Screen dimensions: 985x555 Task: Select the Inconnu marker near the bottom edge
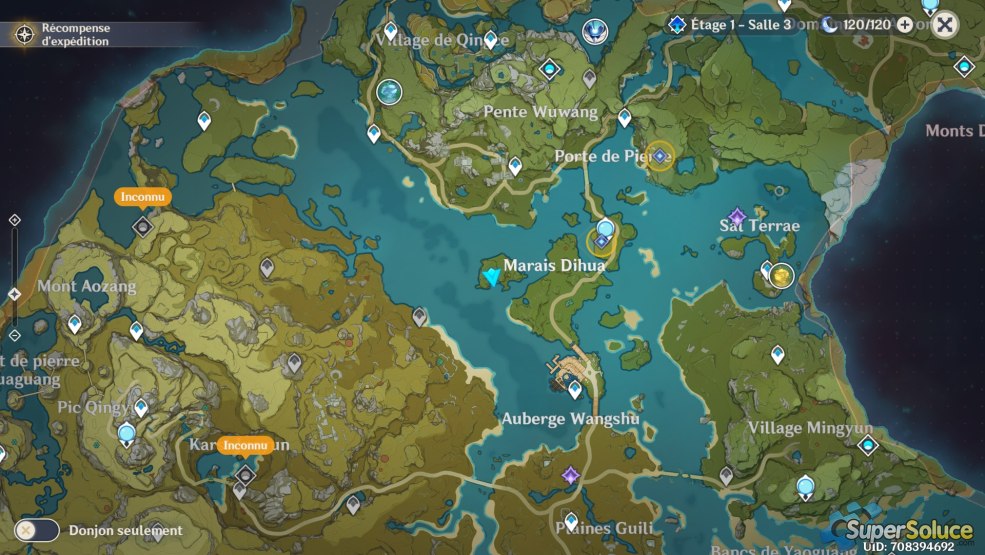point(244,473)
